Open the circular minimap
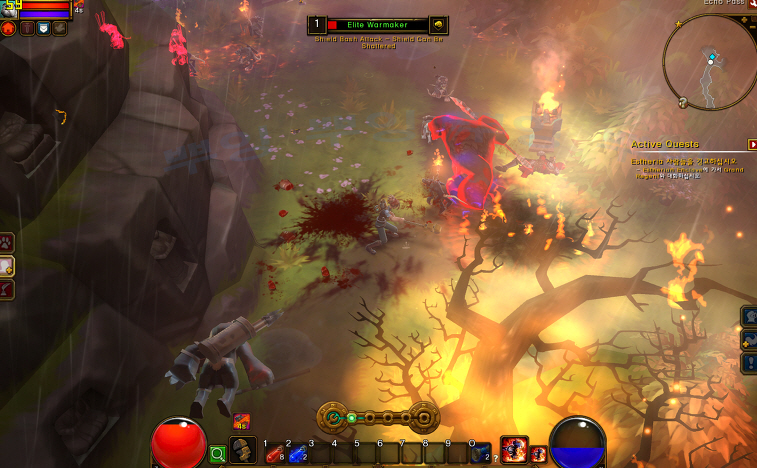Image resolution: width=757 pixels, height=468 pixels. [711, 61]
